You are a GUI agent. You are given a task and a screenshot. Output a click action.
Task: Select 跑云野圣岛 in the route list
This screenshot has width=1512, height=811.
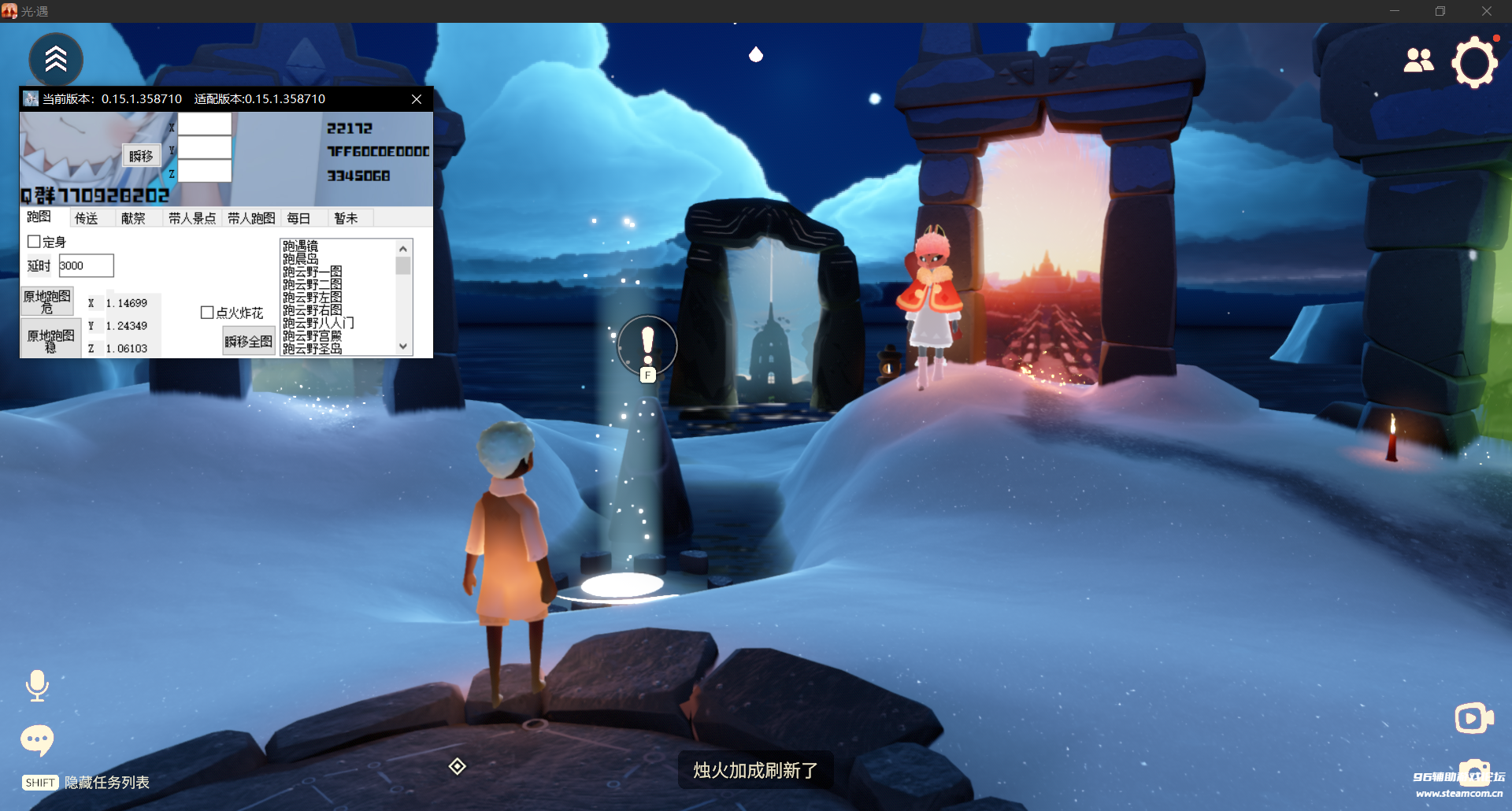pos(313,349)
